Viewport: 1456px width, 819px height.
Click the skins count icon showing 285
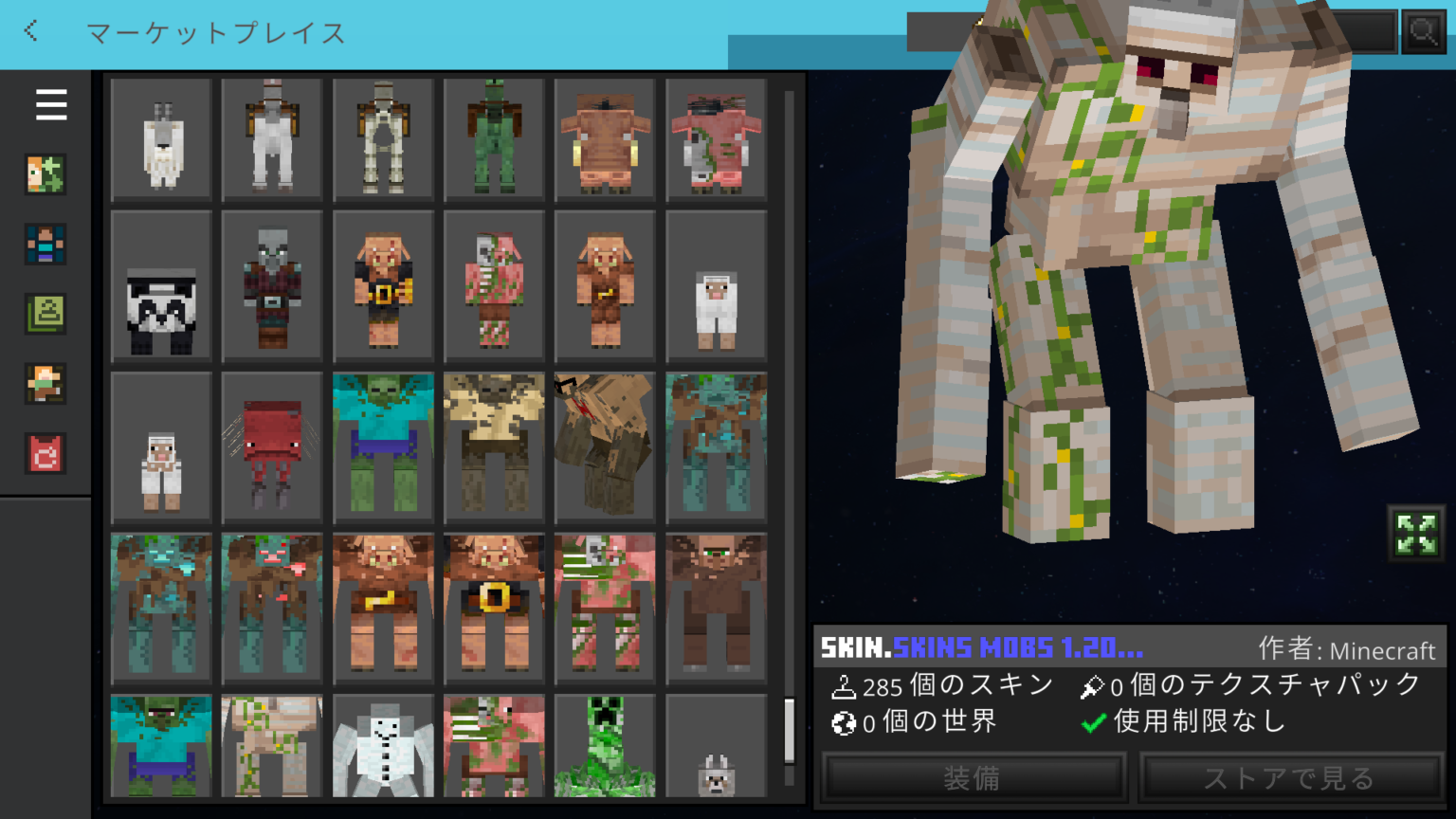(842, 685)
